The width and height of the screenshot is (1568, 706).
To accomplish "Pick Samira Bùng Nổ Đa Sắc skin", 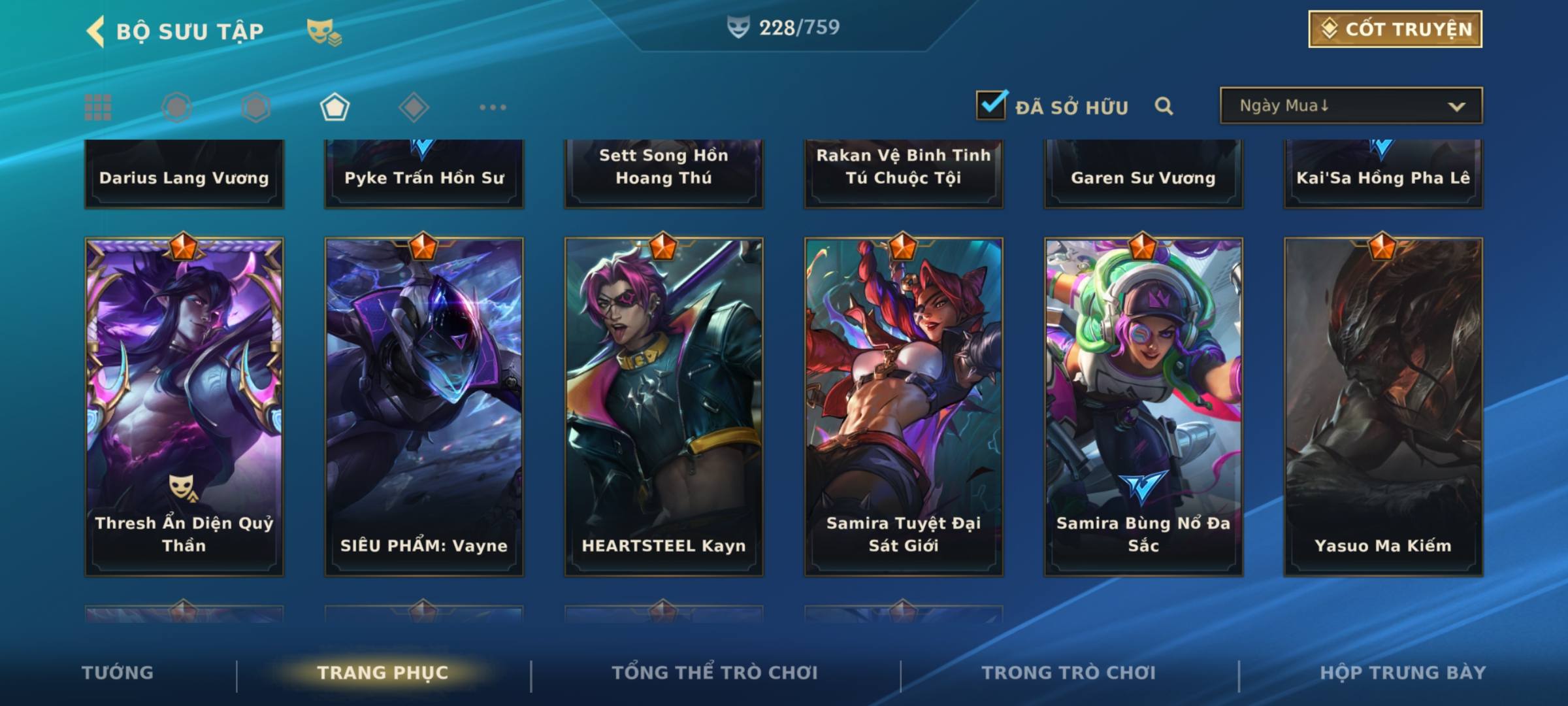I will tap(1143, 407).
